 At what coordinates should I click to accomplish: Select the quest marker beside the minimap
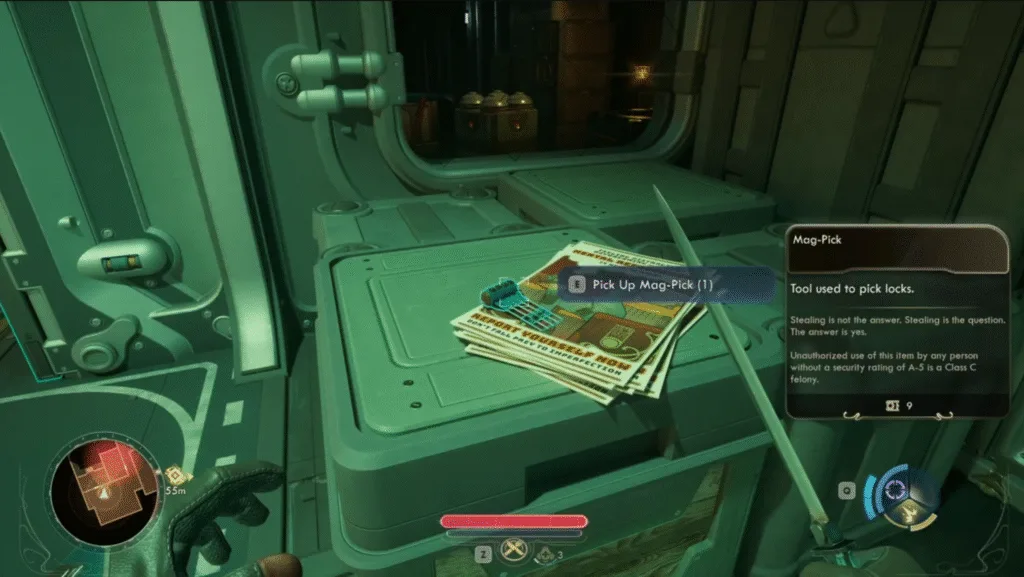174,476
